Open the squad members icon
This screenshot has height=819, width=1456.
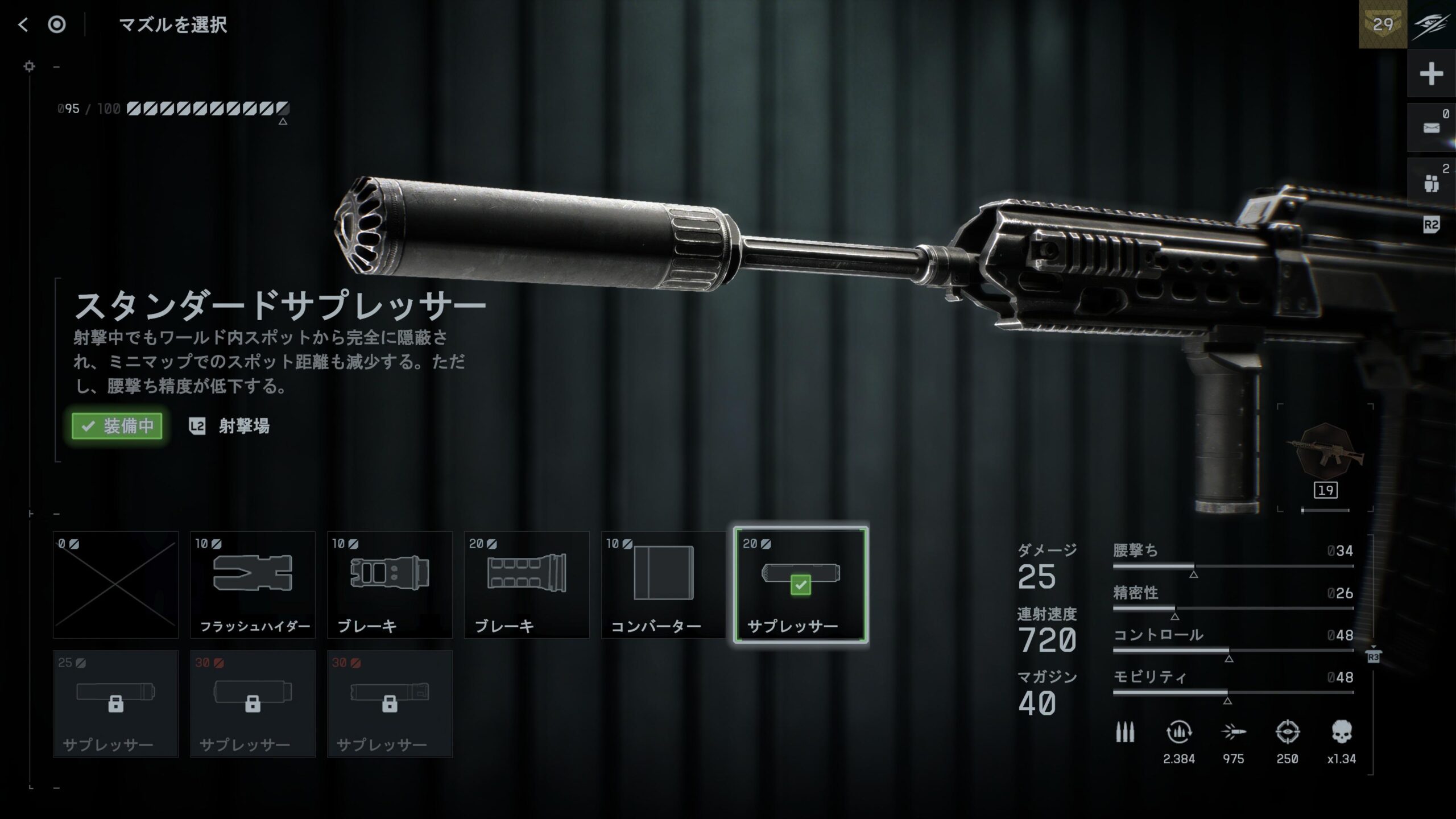(1431, 183)
